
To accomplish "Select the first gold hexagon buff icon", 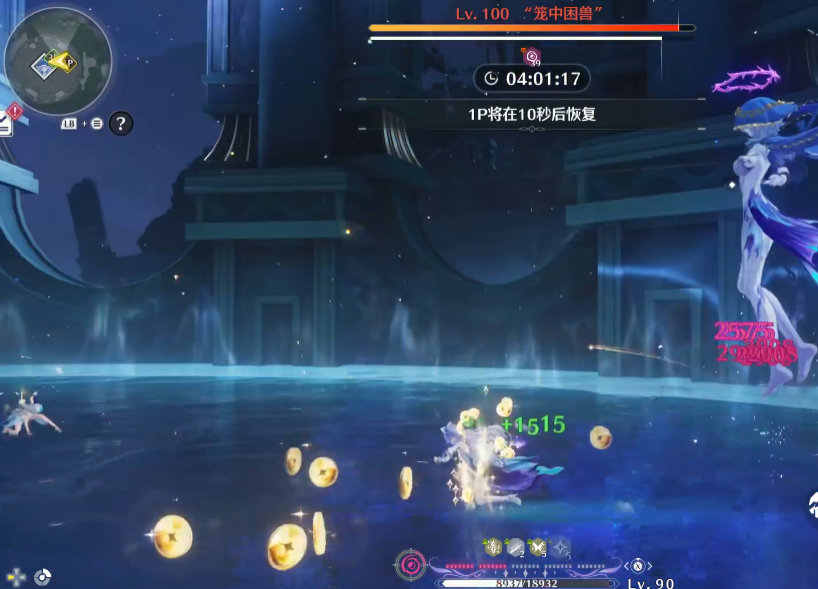I will tap(492, 547).
